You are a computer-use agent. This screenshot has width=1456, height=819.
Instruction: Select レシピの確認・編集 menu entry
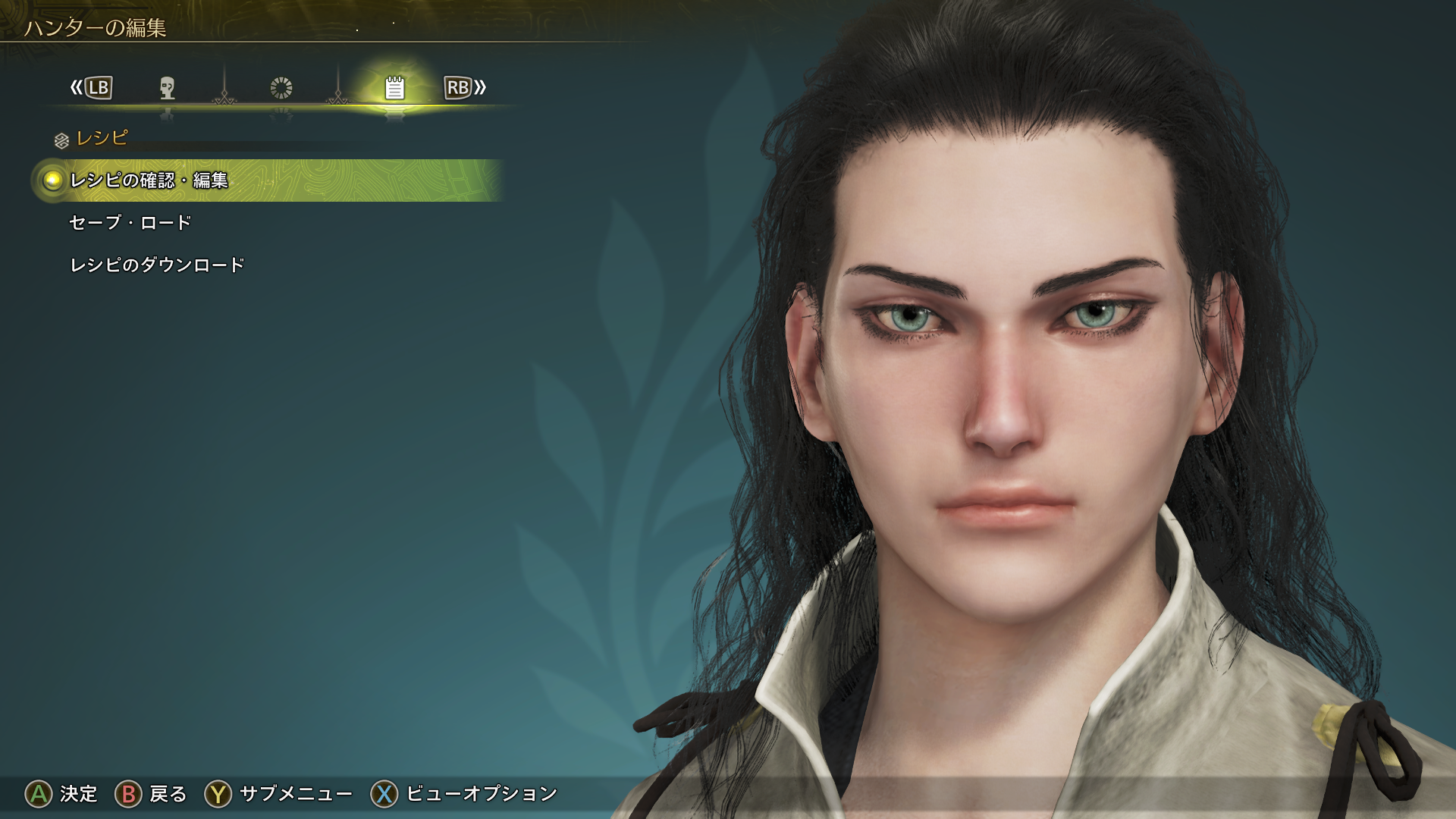[x=149, y=180]
